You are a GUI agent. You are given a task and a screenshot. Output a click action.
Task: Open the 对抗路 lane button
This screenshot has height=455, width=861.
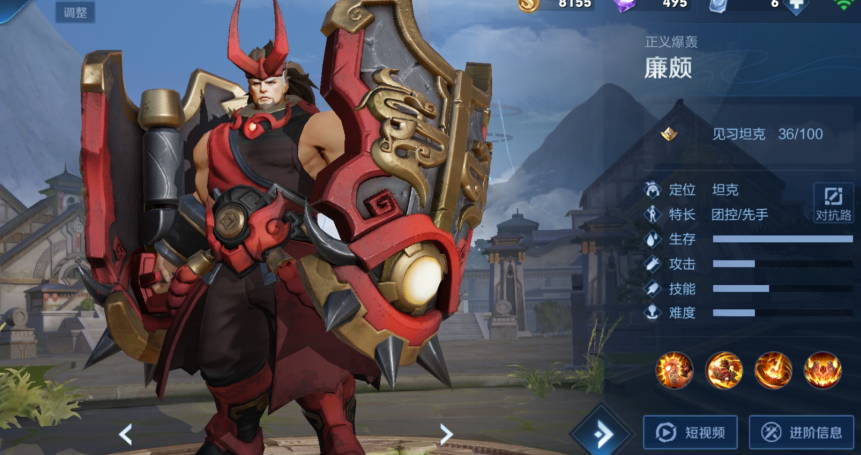[x=833, y=203]
